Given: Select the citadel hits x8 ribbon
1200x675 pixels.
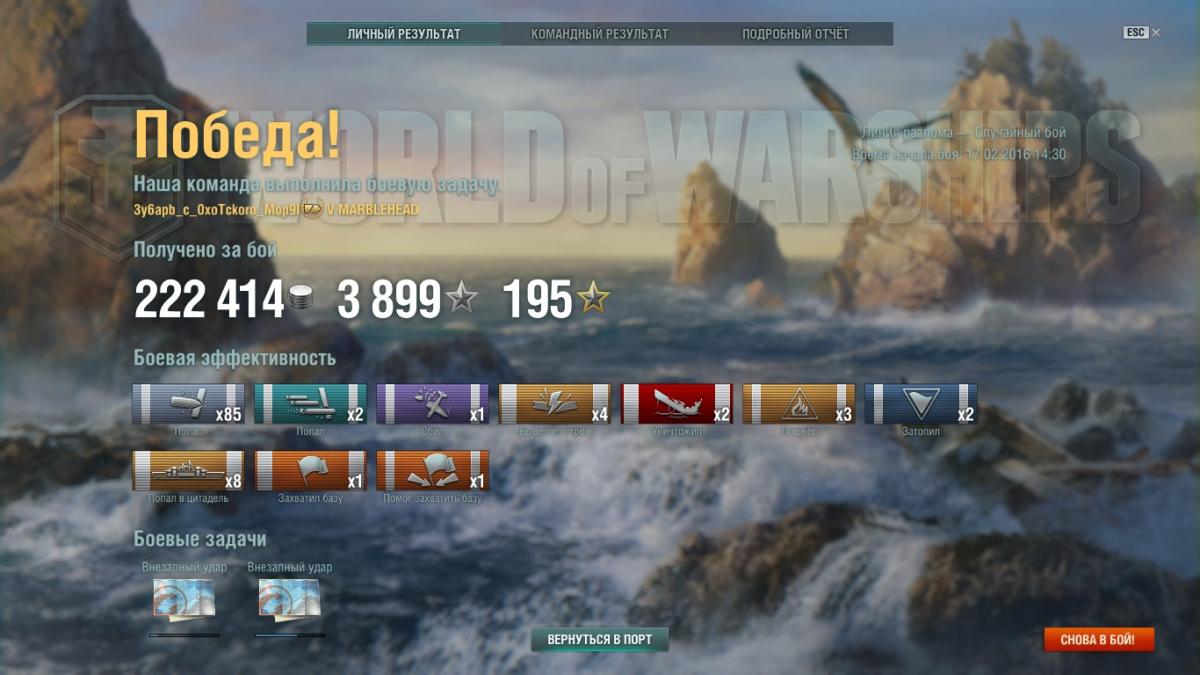Looking at the screenshot, I should click(x=188, y=471).
